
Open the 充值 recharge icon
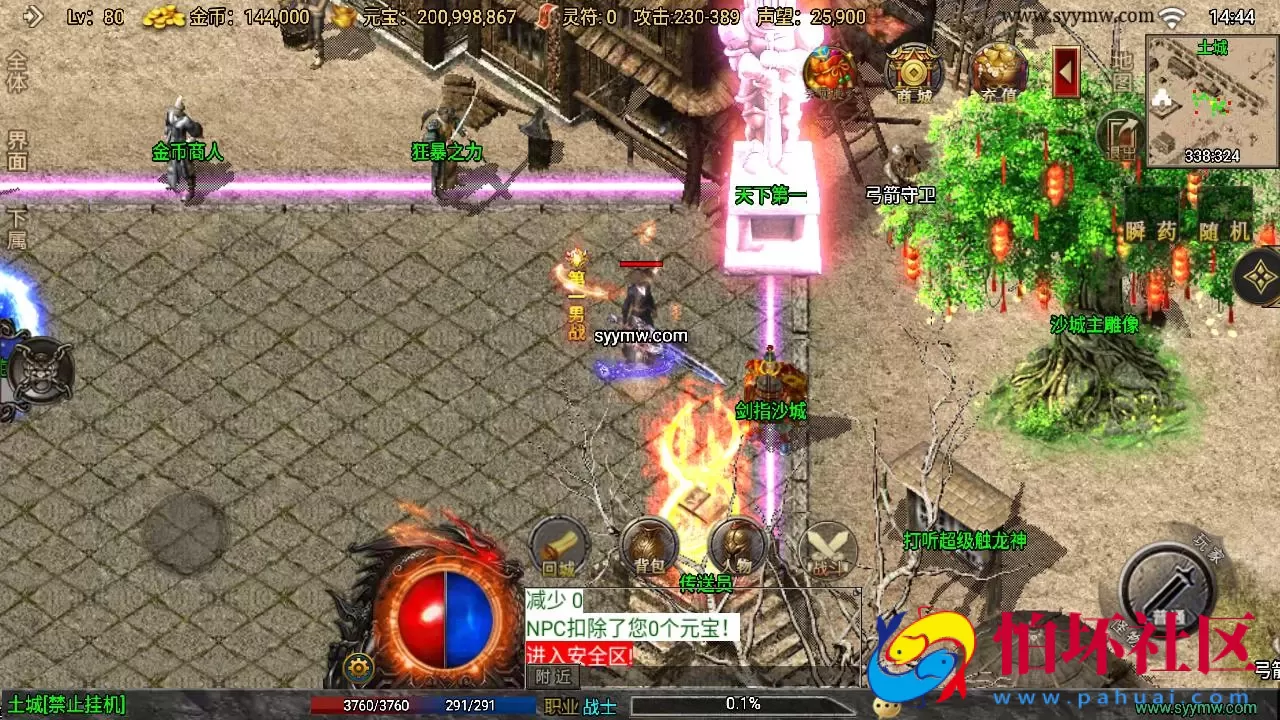1000,70
